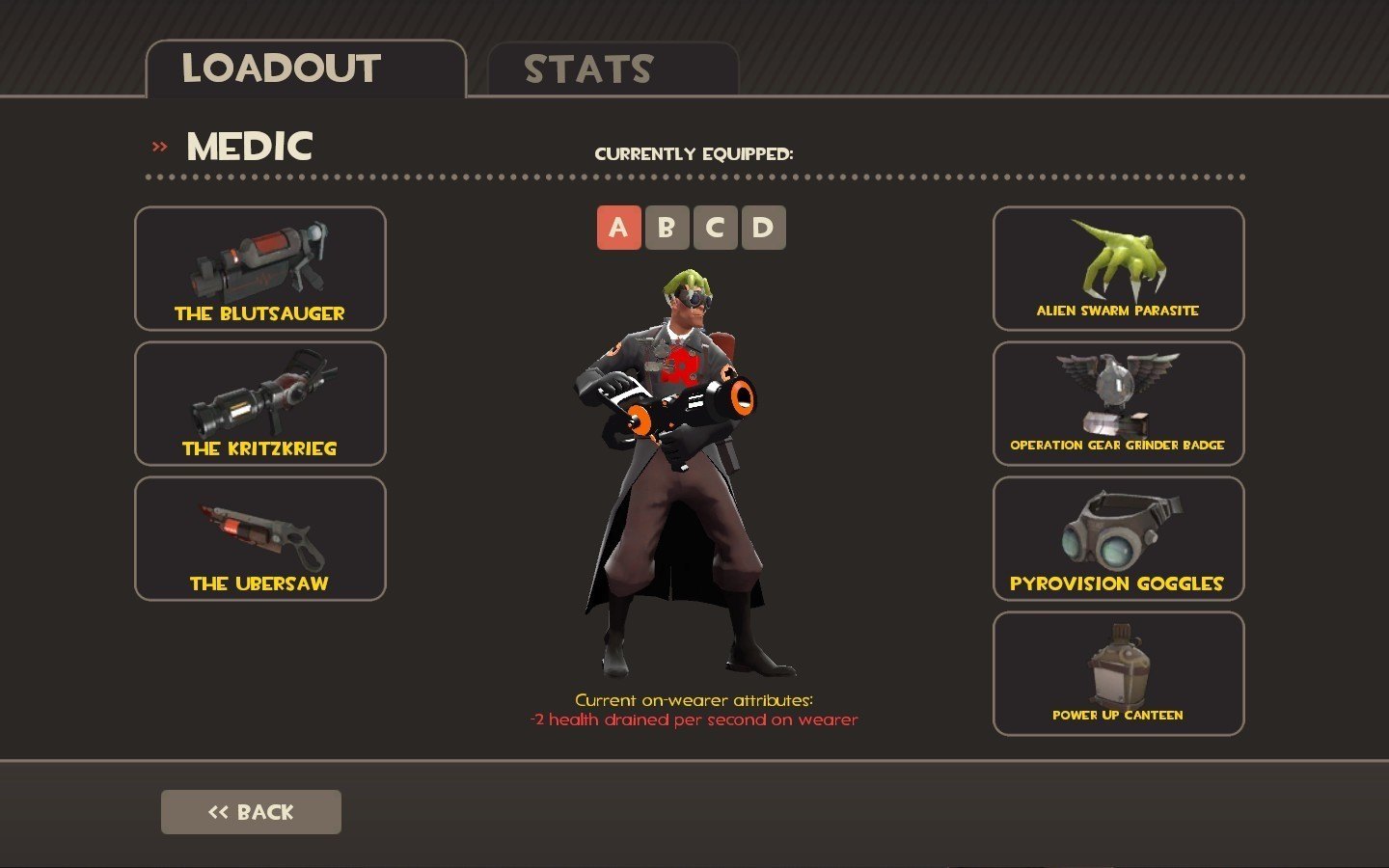Switch to the Stats tab
The width and height of the screenshot is (1389, 868).
pyautogui.click(x=613, y=69)
